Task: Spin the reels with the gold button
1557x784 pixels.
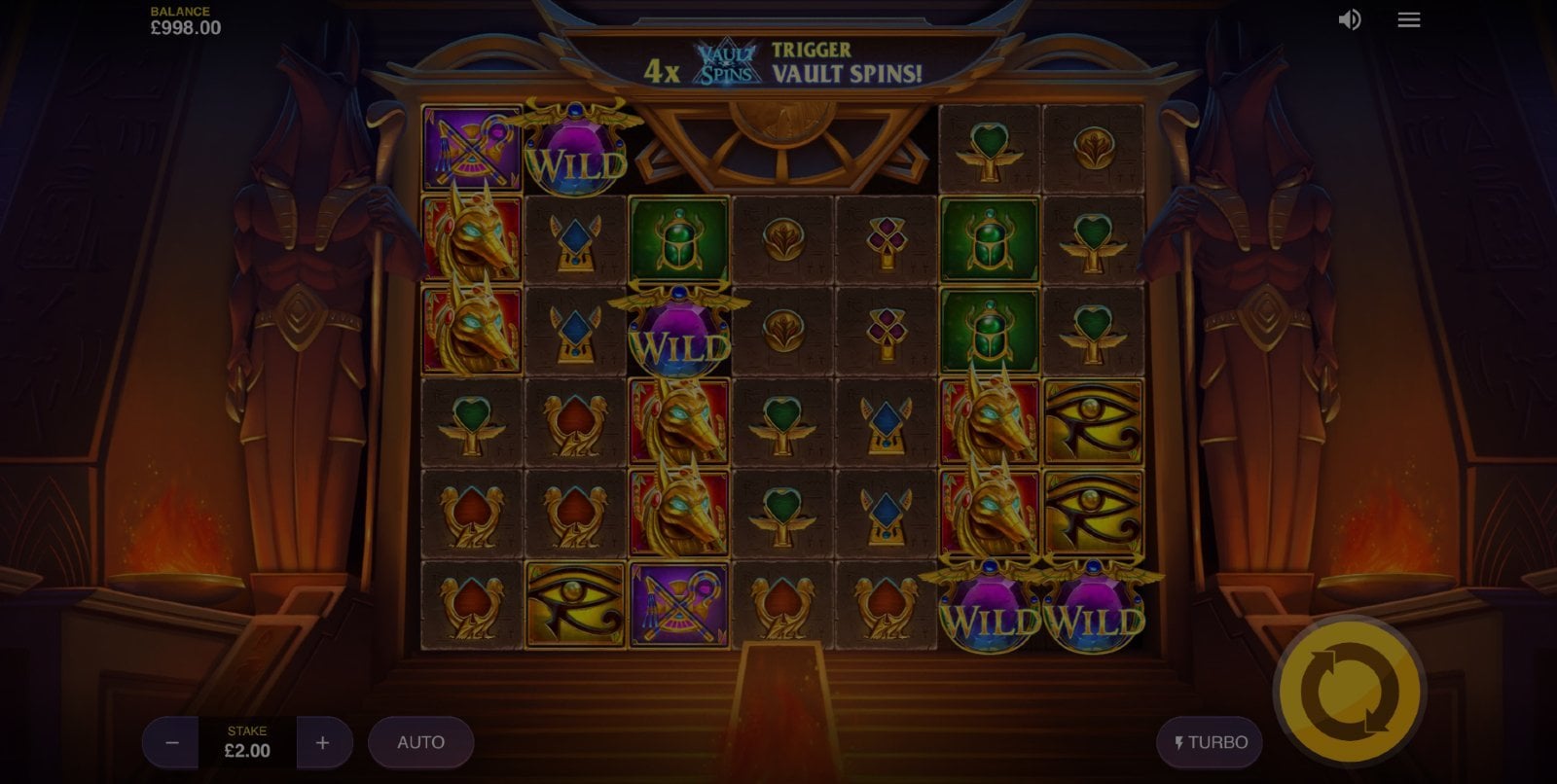Action: coord(1349,693)
